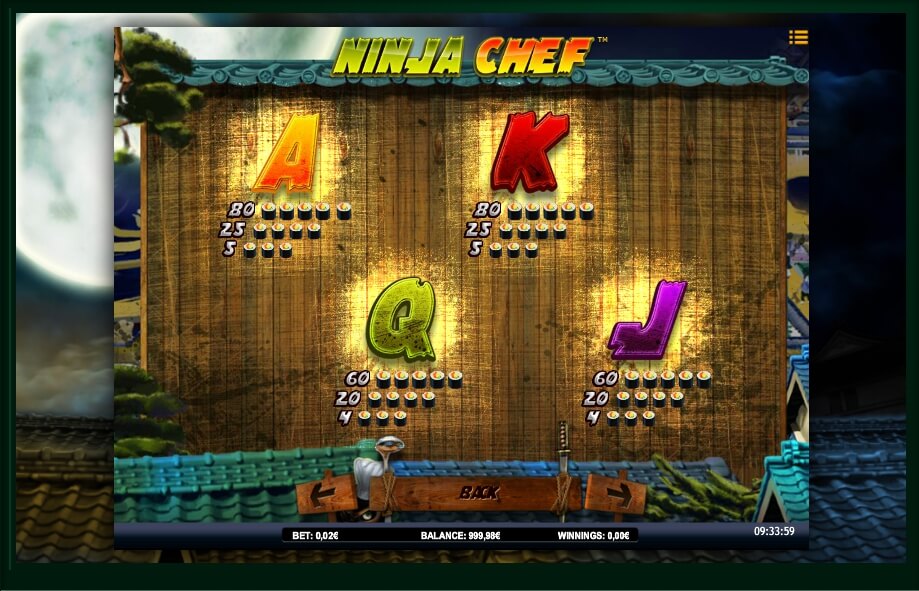This screenshot has height=591, width=919.
Task: Open the yellow list menu icon
Action: [x=797, y=37]
